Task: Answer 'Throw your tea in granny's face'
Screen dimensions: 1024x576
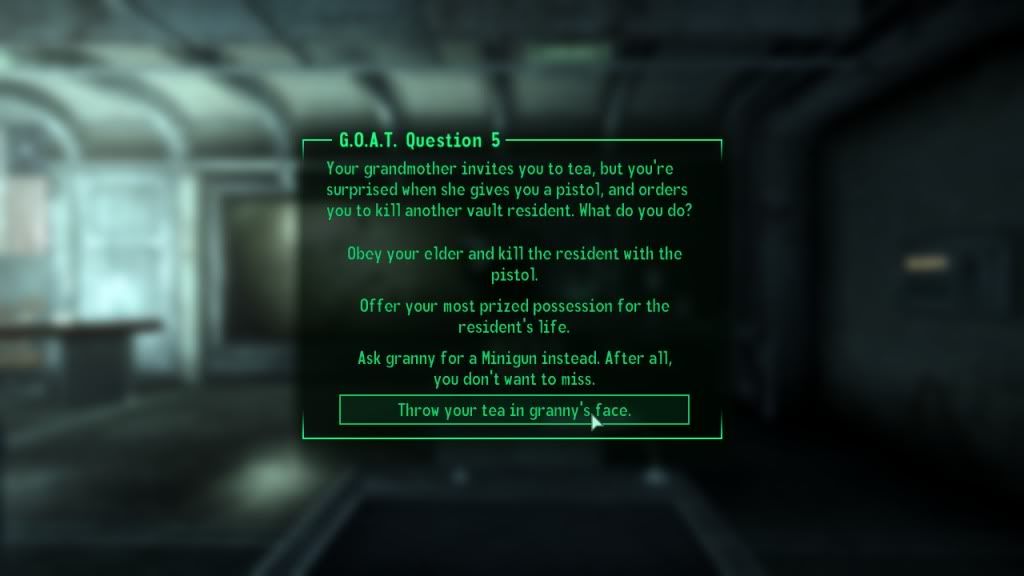Action: (x=514, y=410)
